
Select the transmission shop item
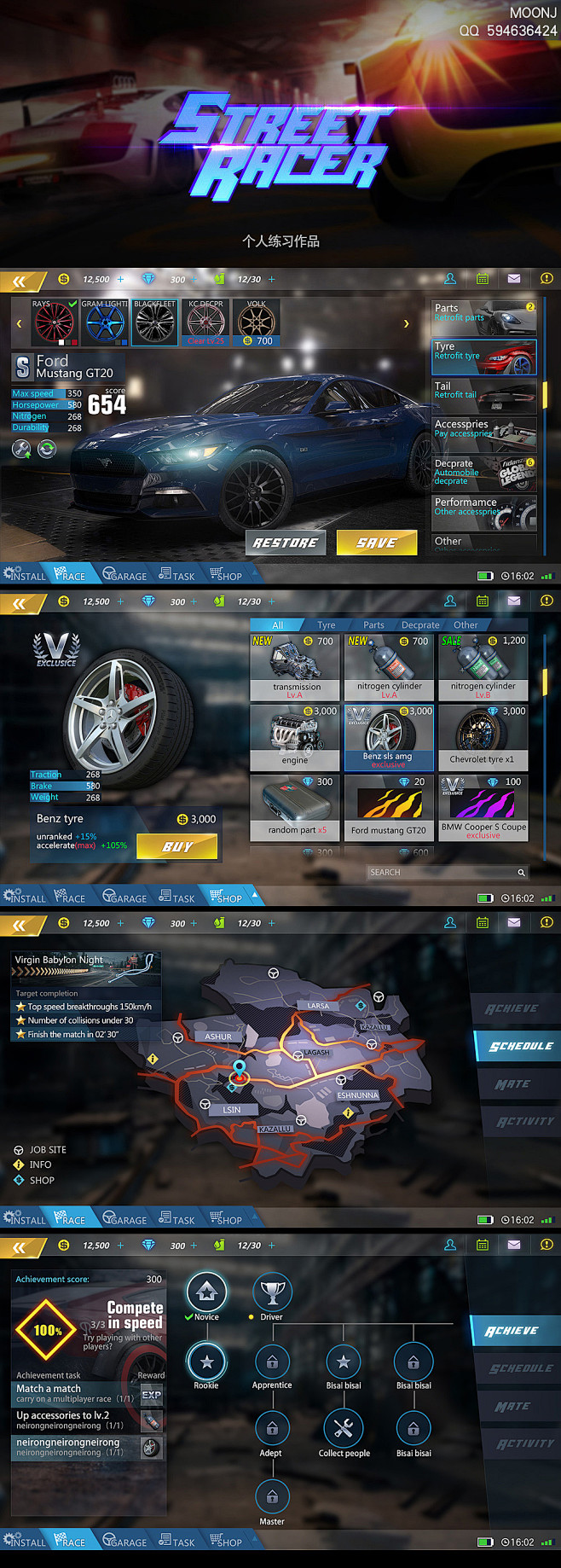297,667
